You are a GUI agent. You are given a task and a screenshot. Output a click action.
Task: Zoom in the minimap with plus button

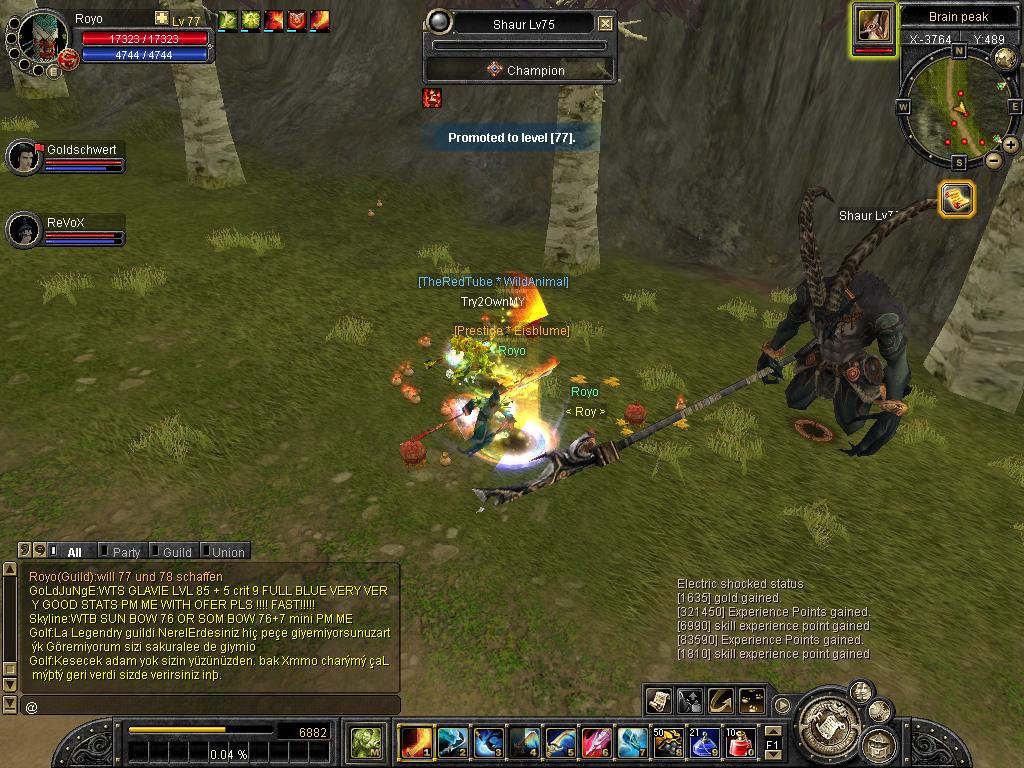pos(1011,145)
